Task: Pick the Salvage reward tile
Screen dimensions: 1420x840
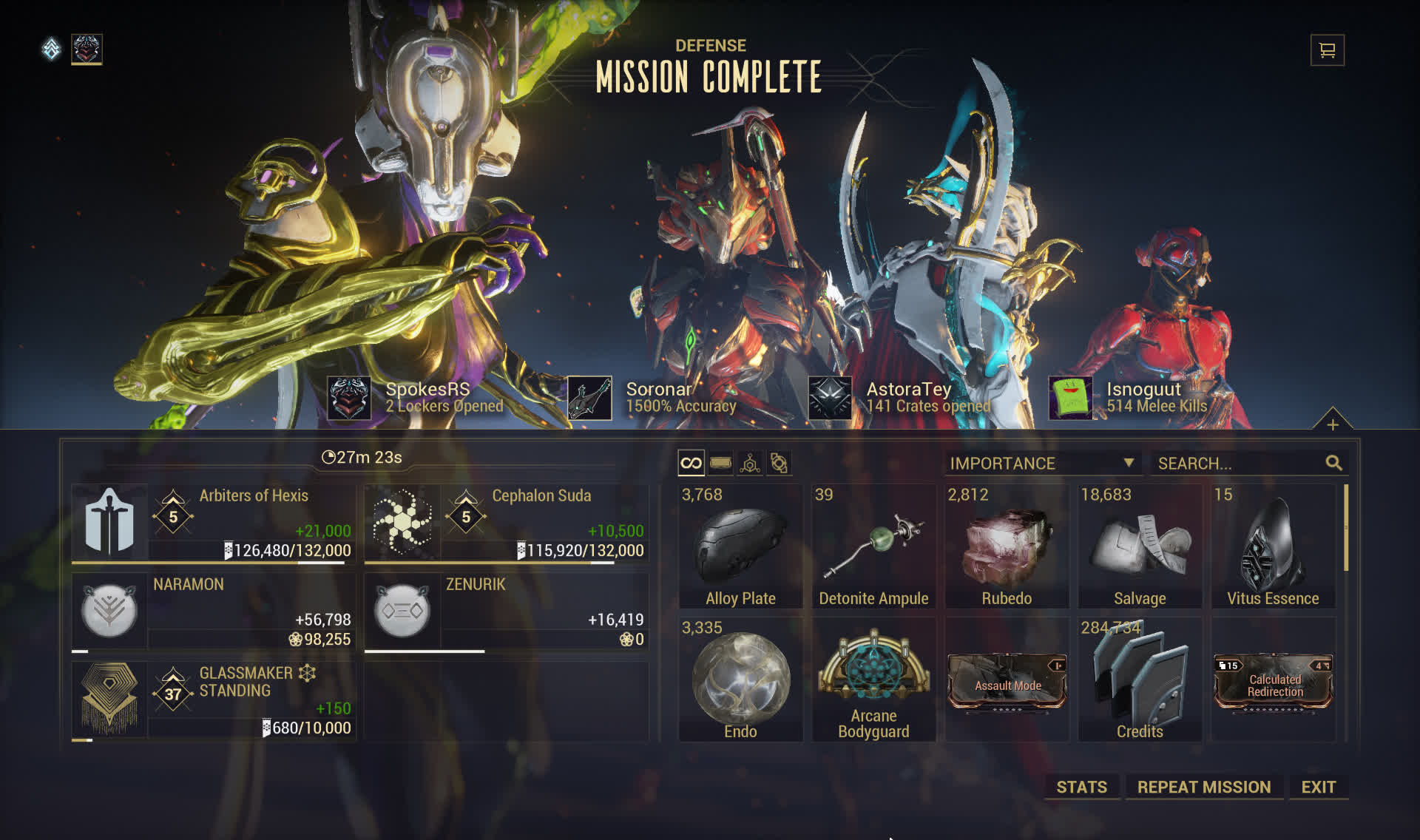Action: click(x=1140, y=547)
